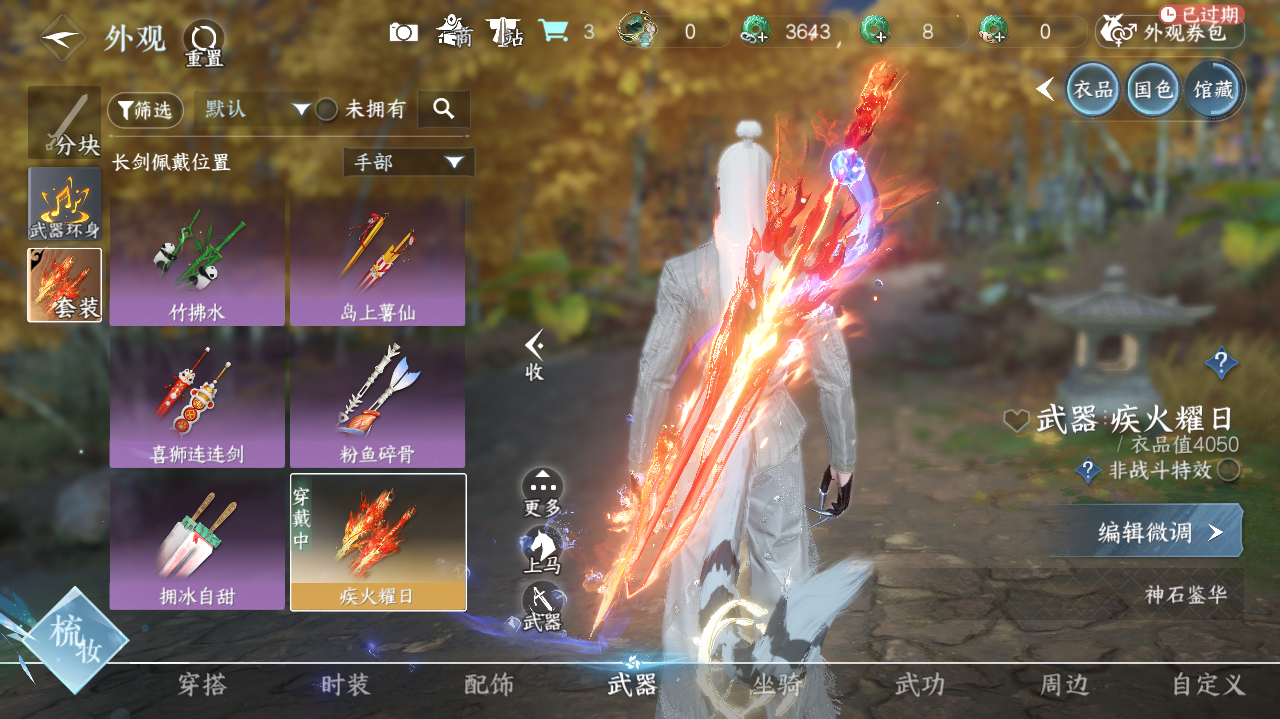1280x719 pixels.
Task: Open 编辑微调 fine-tune editing
Action: [x=1158, y=532]
